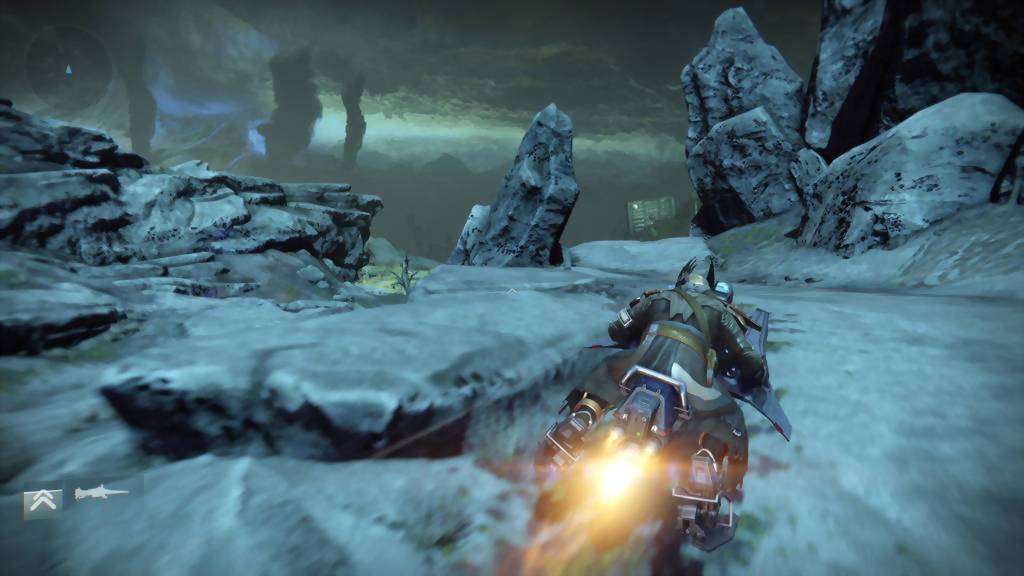Click the circular motion tracker radar
This screenshot has height=576, width=1024.
pyautogui.click(x=68, y=68)
